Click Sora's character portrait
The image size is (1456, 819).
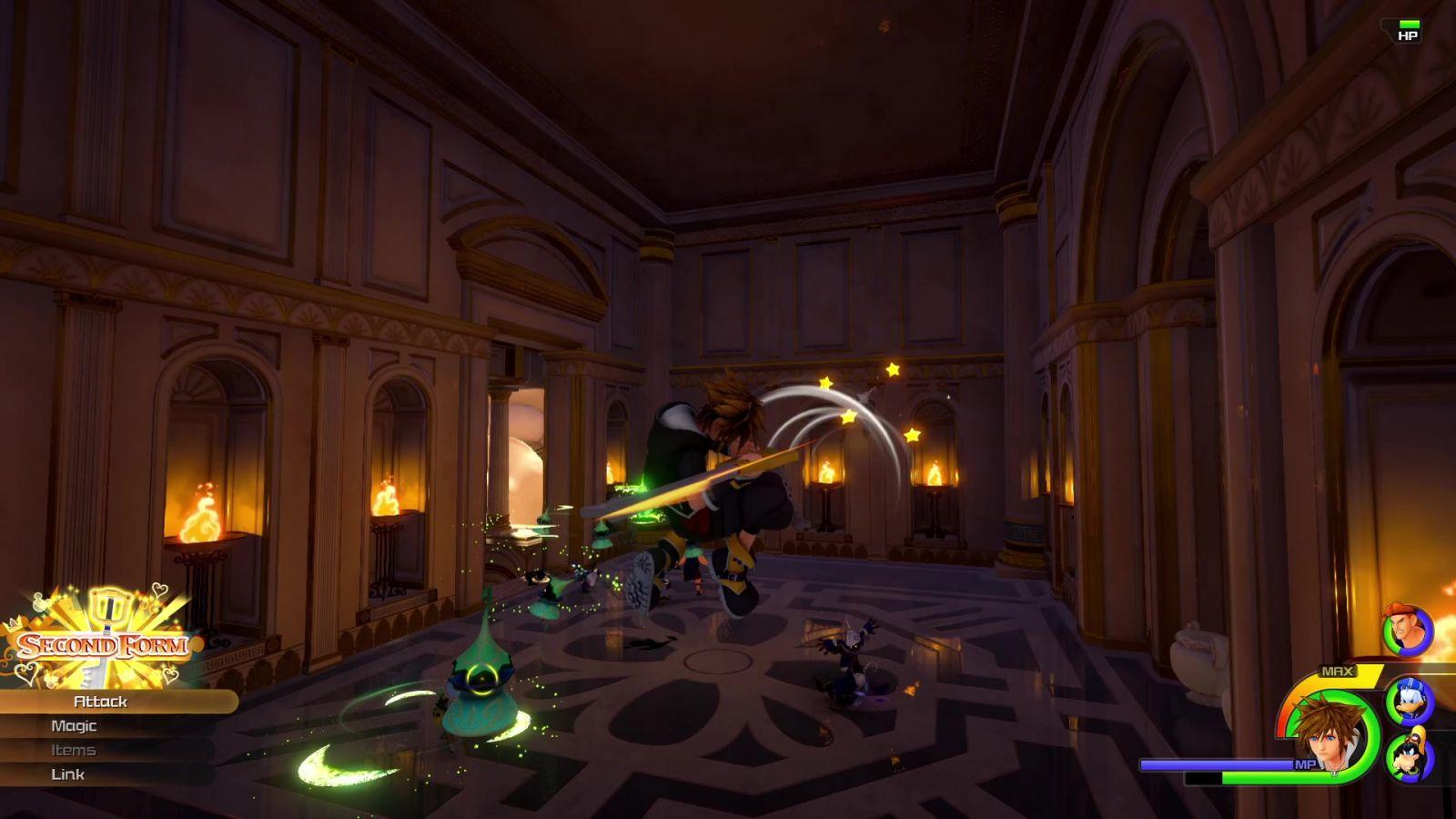[x=1330, y=733]
